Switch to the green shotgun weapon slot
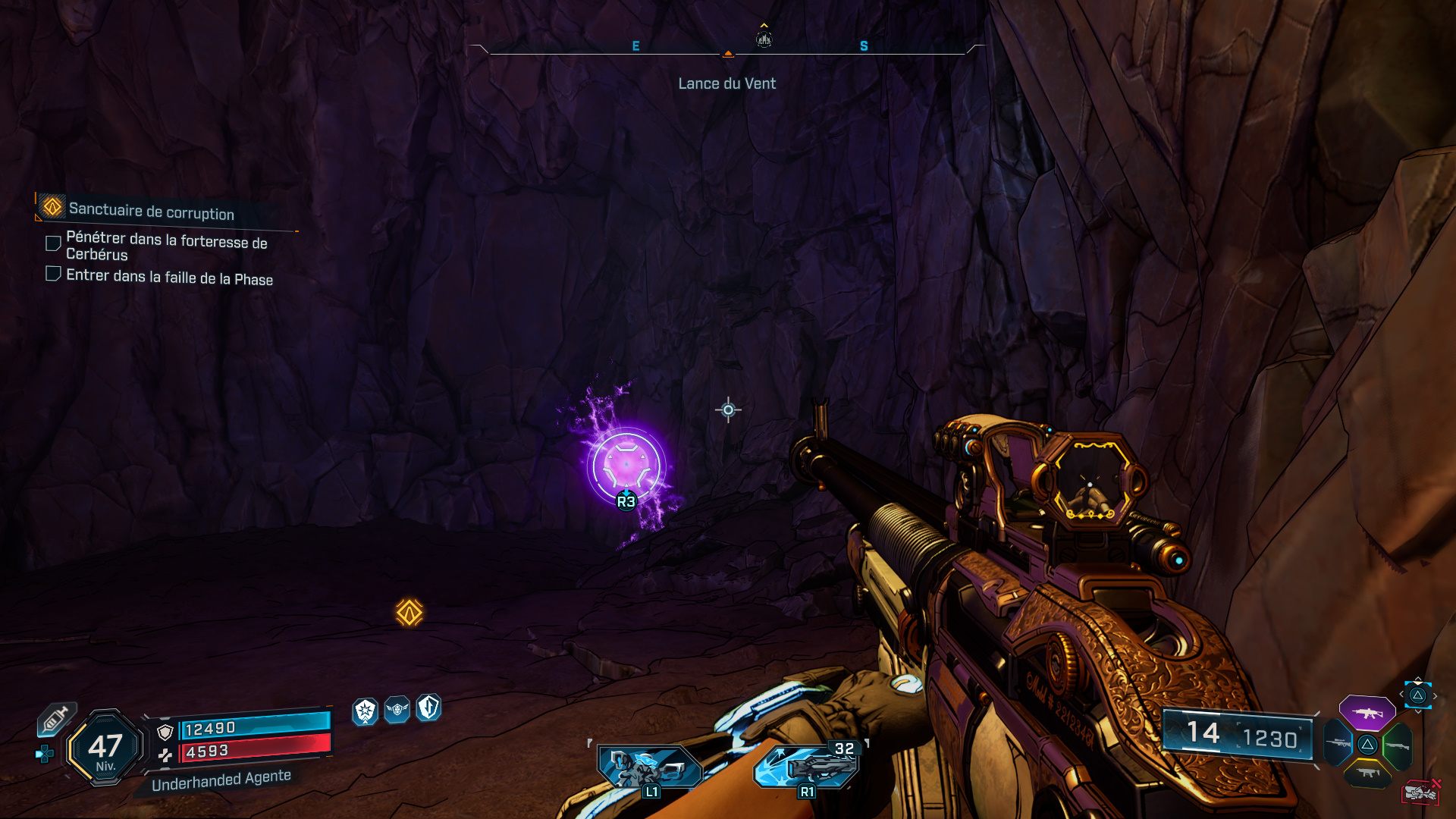The image size is (1456, 819). (1397, 745)
